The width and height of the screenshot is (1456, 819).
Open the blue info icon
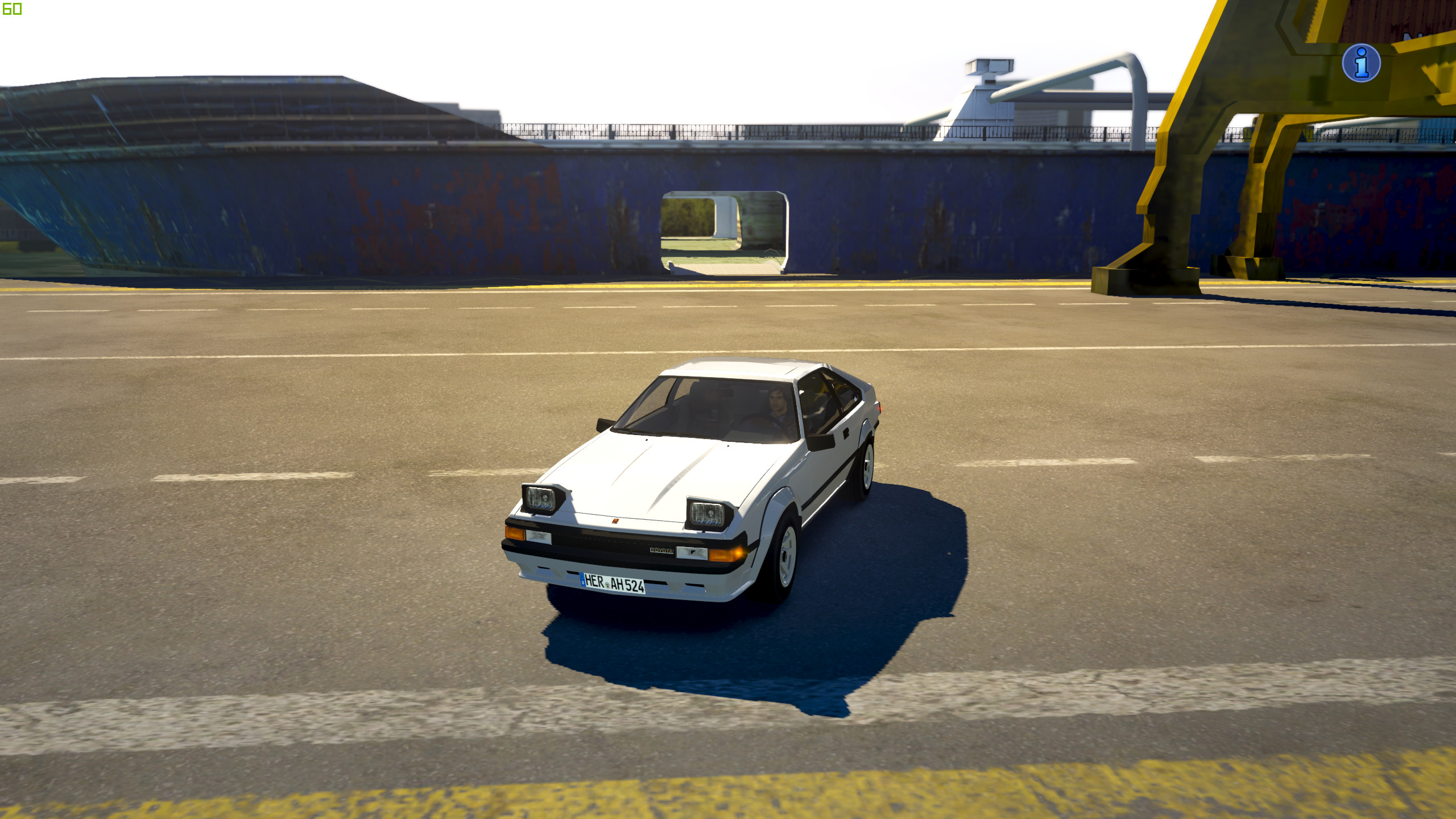click(x=1361, y=63)
